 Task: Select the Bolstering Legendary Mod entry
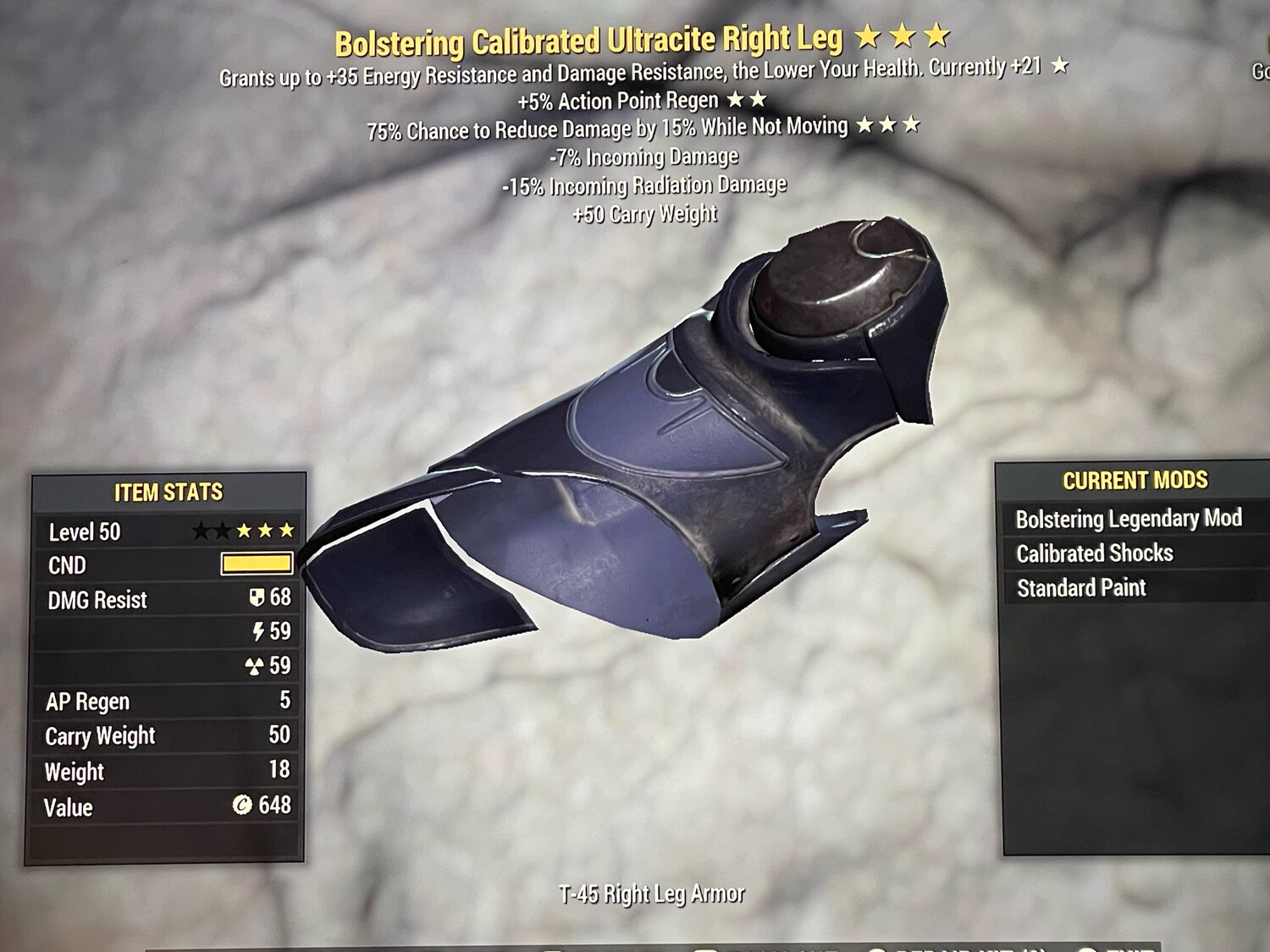[1129, 519]
